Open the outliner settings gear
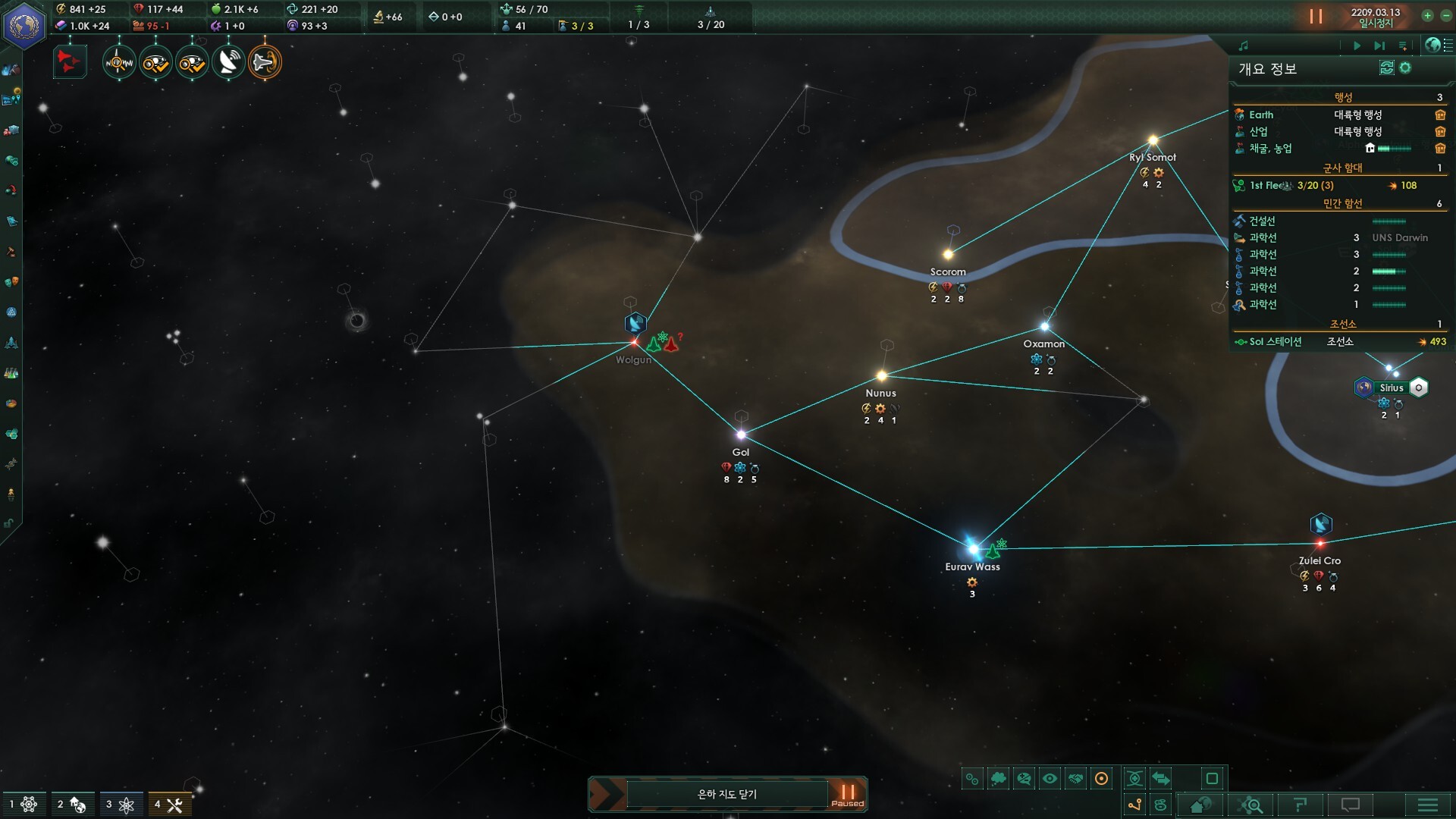The width and height of the screenshot is (1456, 819). coord(1405,68)
